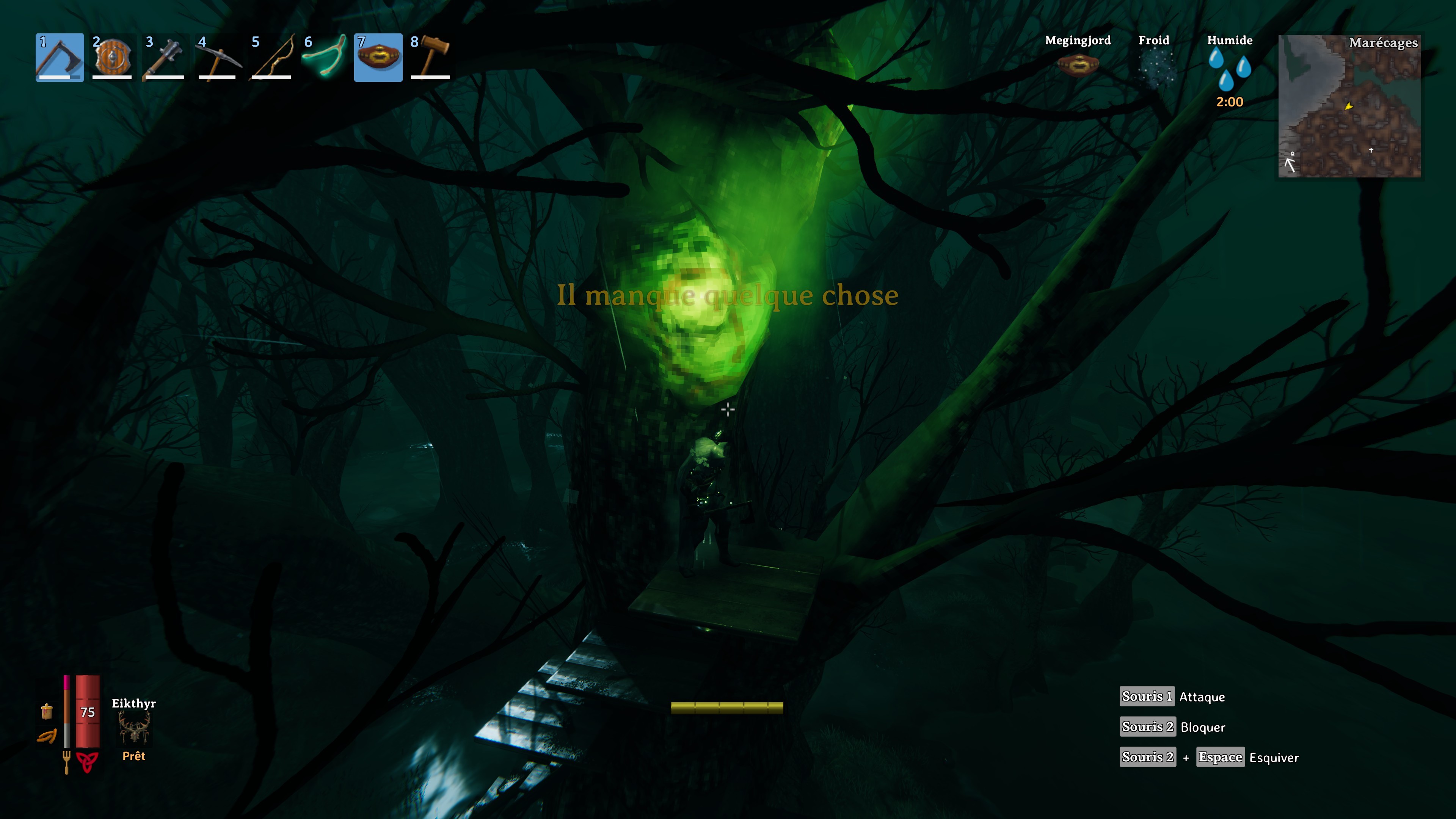Screen dimensions: 1456x819
Task: Equip the wishbone in hotbar slot 6
Action: [324, 57]
